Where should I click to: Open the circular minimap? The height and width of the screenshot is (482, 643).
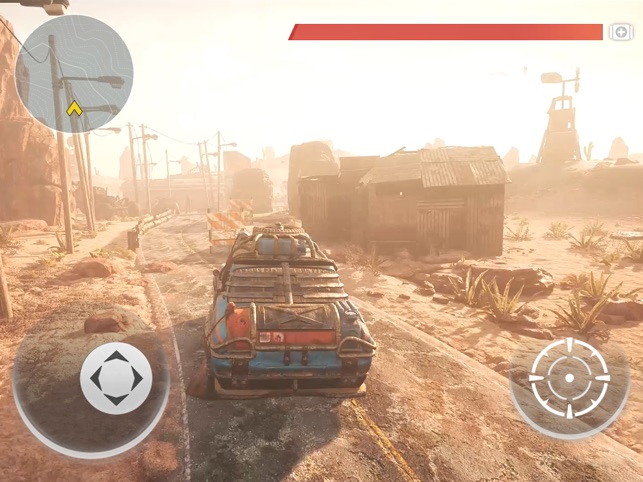click(x=74, y=73)
